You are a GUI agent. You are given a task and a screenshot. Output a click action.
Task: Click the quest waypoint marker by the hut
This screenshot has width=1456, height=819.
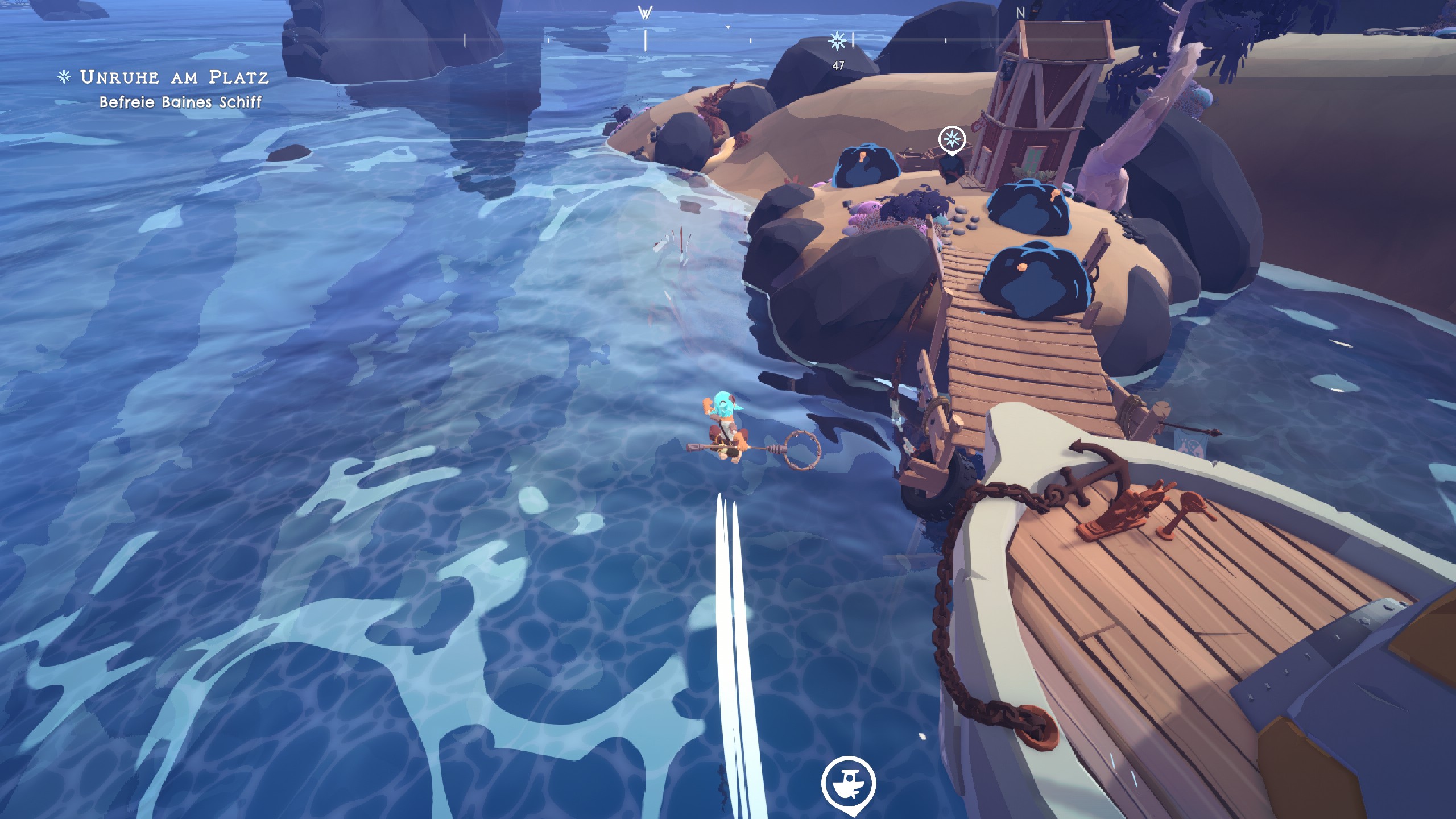coord(952,139)
